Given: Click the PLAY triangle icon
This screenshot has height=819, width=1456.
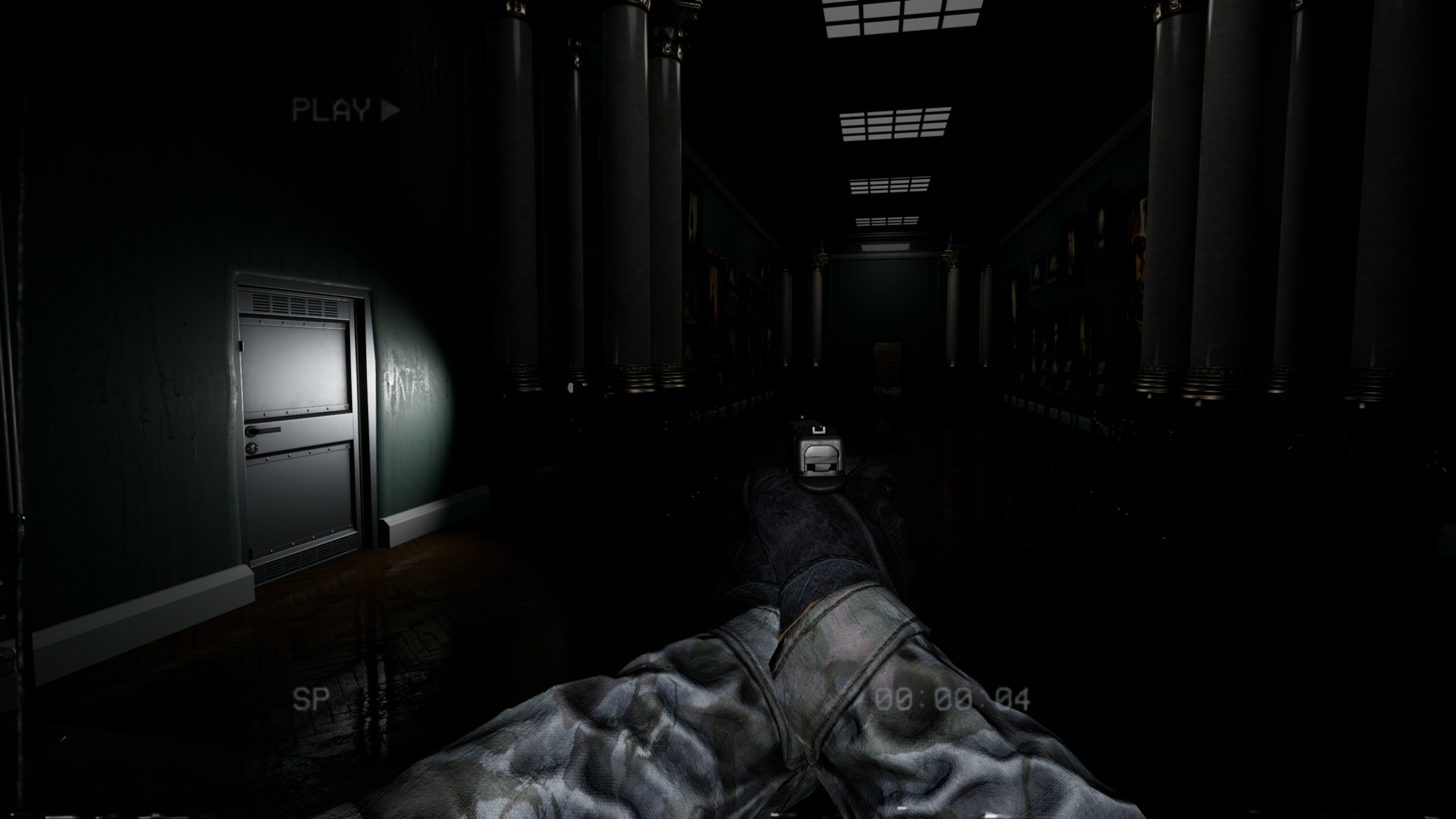Looking at the screenshot, I should tap(389, 110).
